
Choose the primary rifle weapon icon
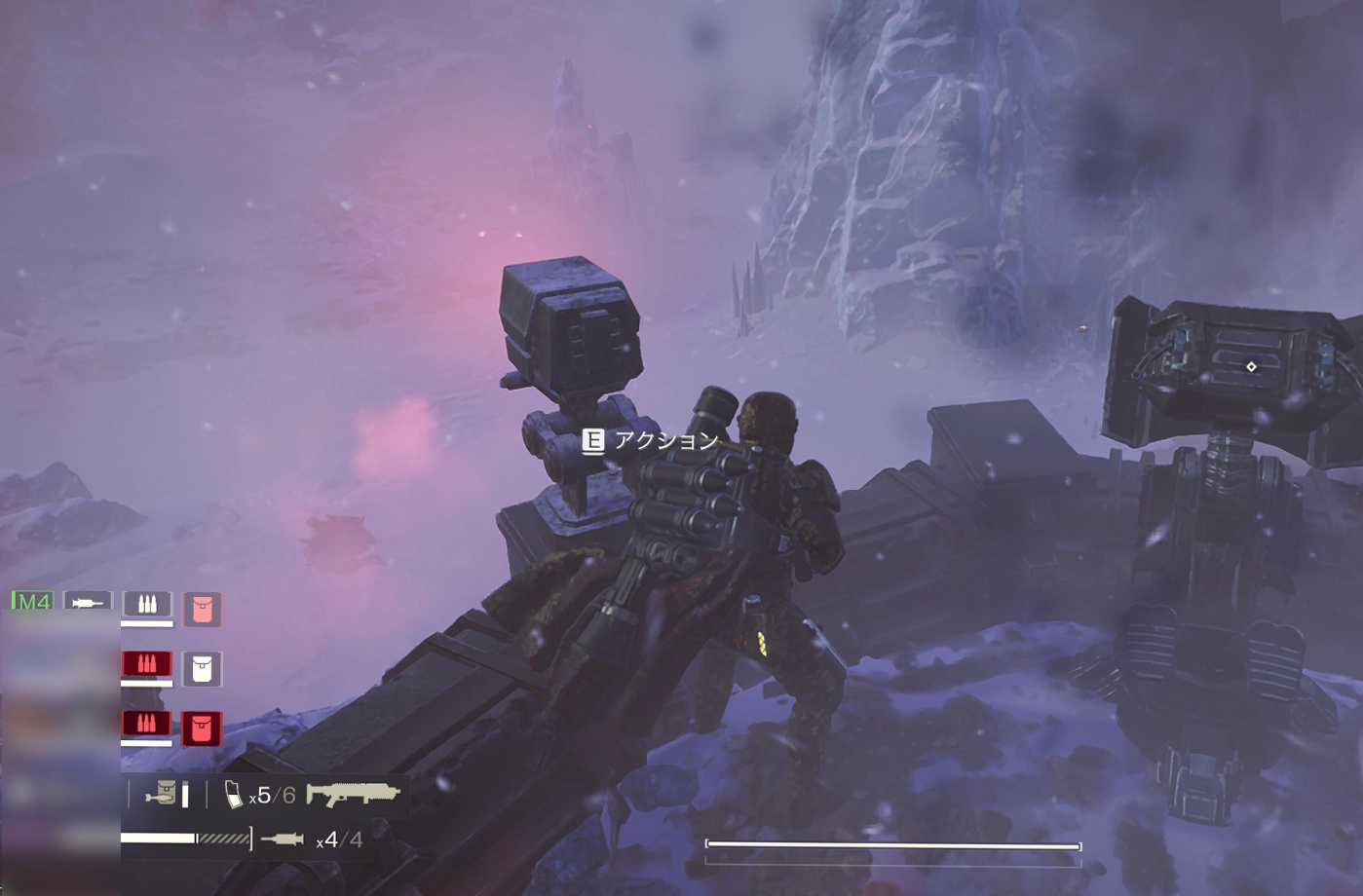point(353,794)
